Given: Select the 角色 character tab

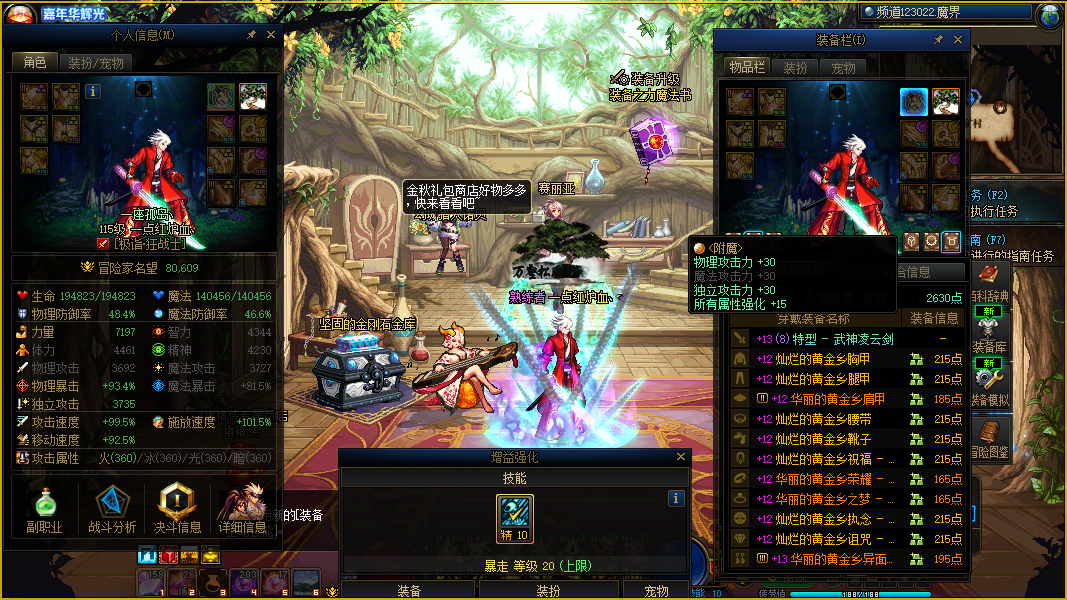Looking at the screenshot, I should tap(35, 63).
